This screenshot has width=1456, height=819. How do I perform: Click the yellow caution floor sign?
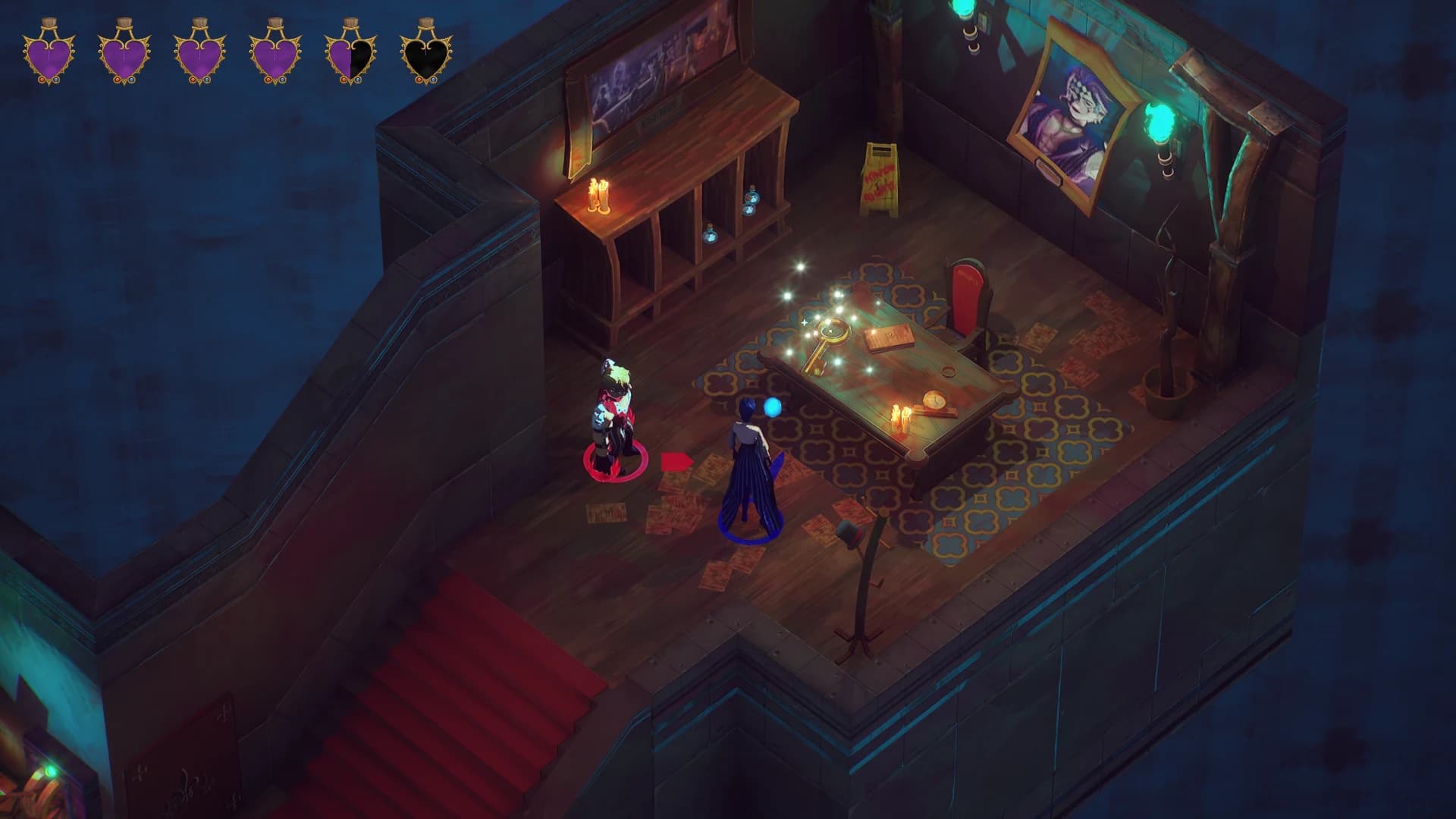(x=880, y=175)
